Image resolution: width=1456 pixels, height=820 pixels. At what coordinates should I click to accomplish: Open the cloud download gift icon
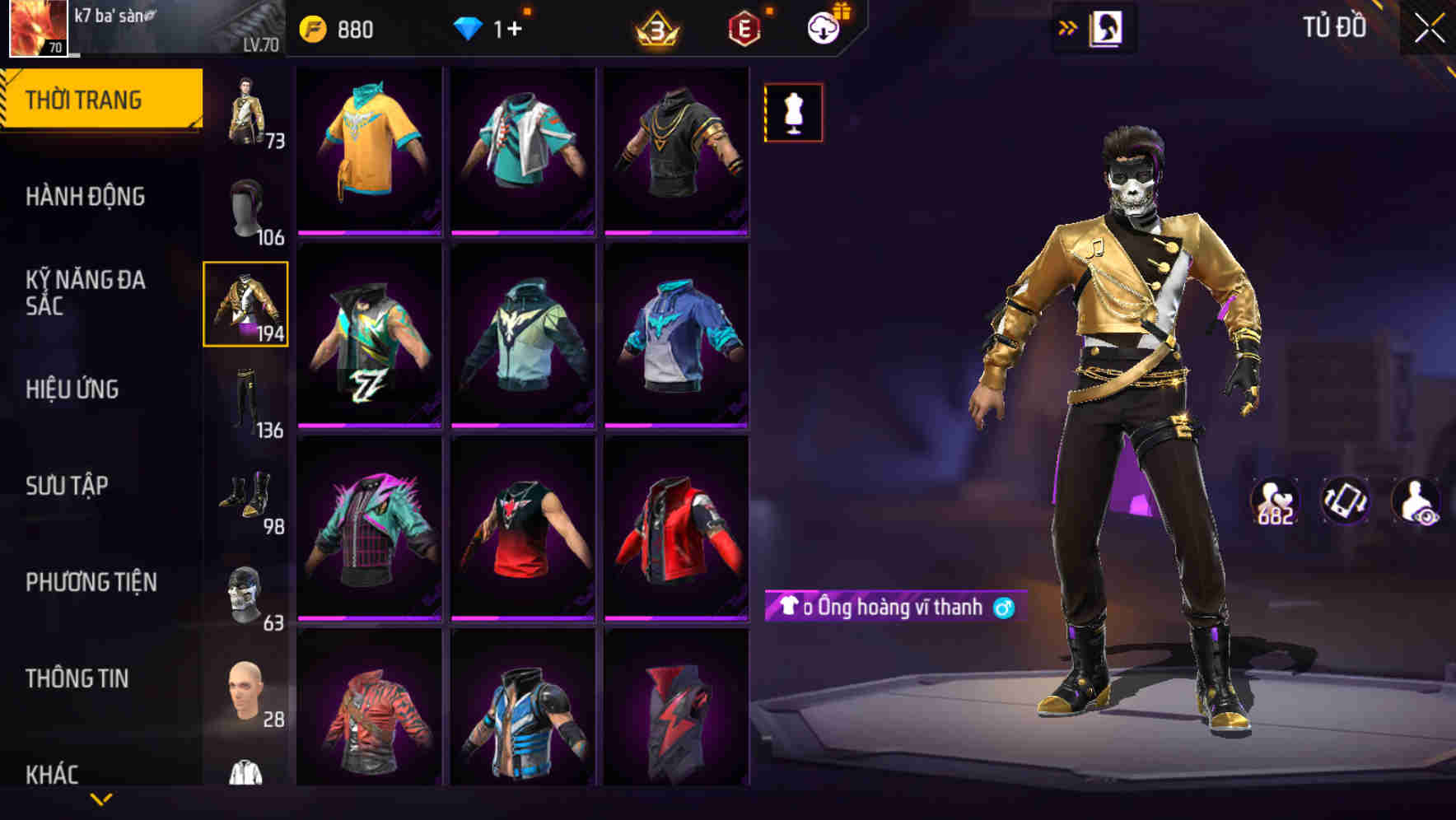[822, 27]
